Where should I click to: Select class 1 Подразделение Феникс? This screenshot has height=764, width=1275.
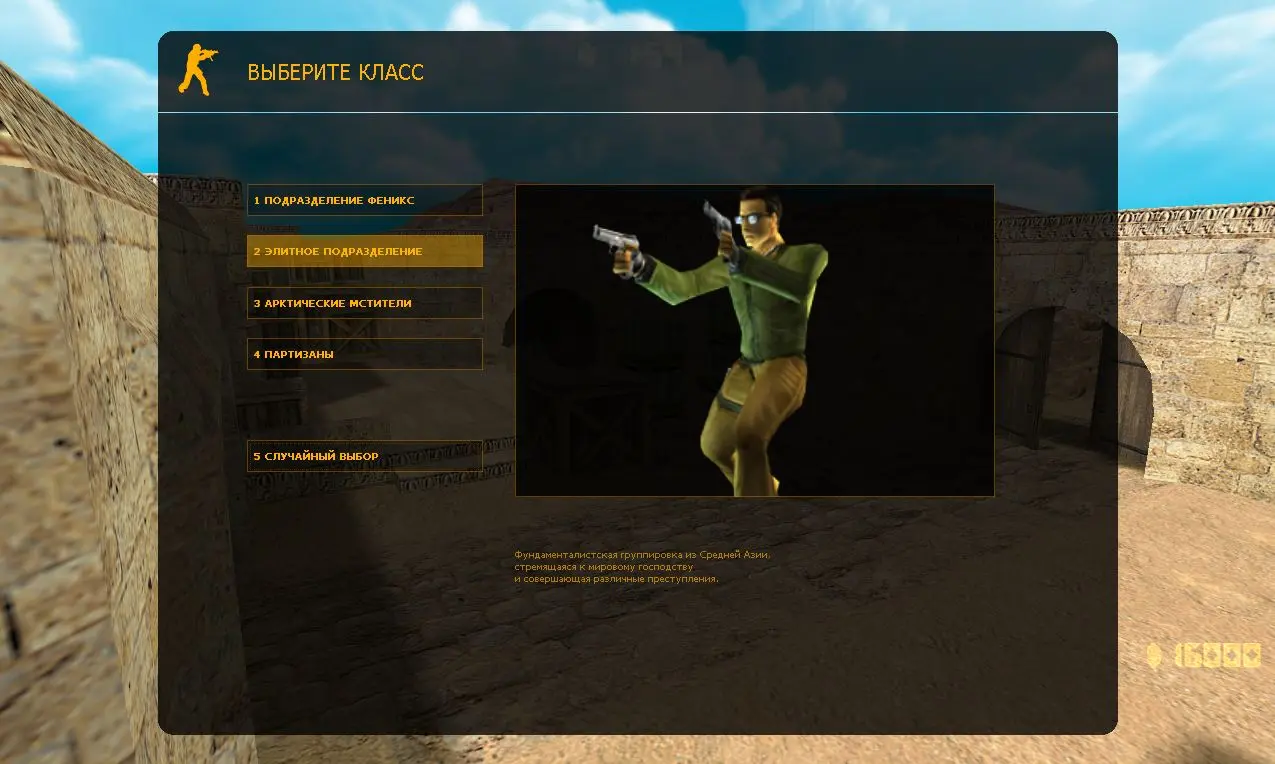364,200
